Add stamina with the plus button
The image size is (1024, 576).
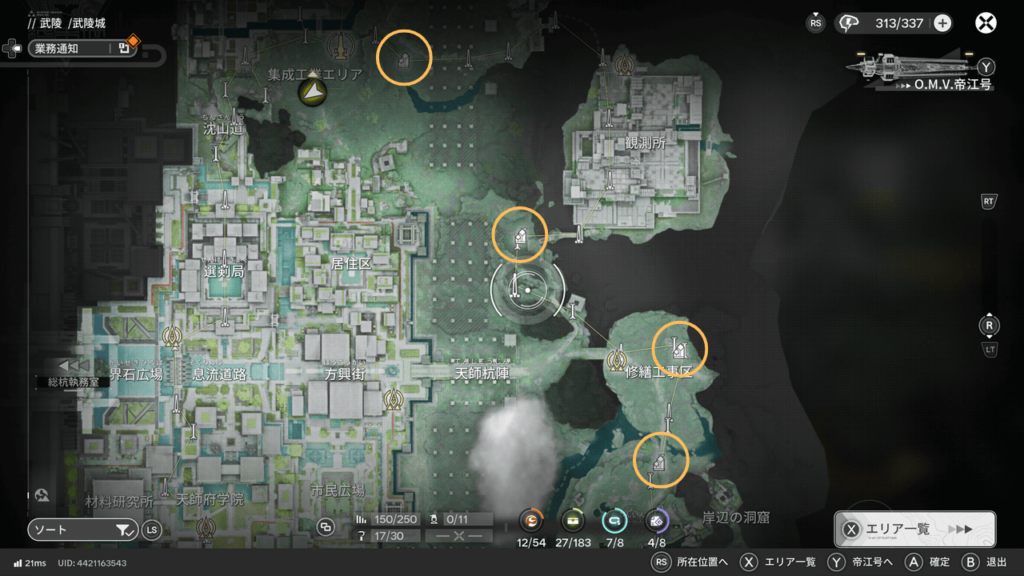pyautogui.click(x=942, y=23)
